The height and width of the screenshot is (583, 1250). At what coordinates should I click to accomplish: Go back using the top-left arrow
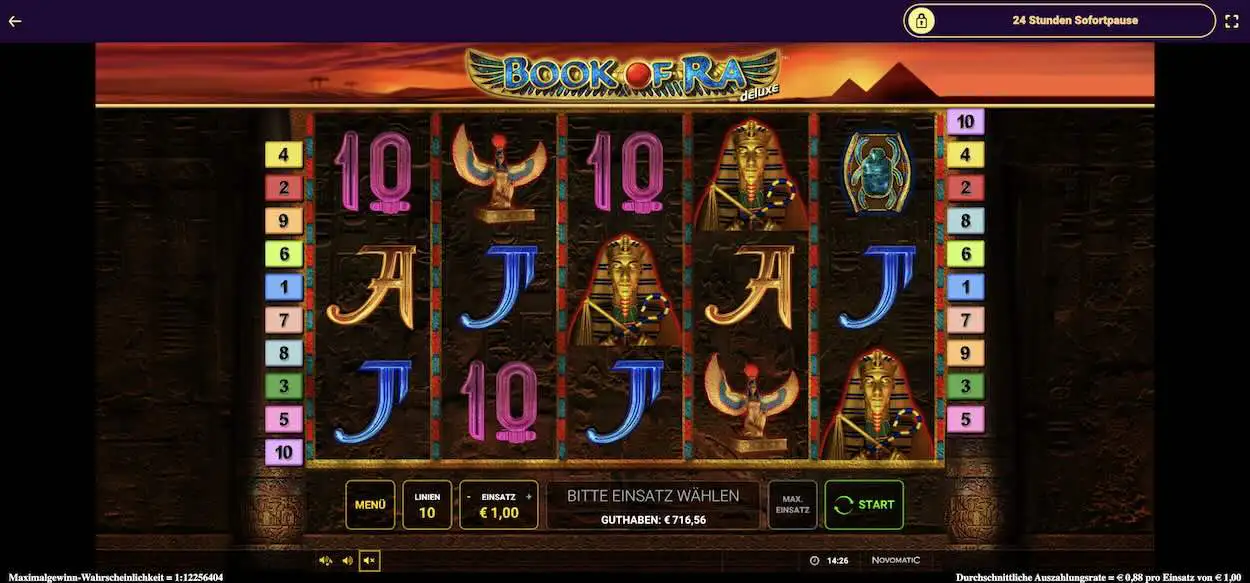click(x=15, y=20)
